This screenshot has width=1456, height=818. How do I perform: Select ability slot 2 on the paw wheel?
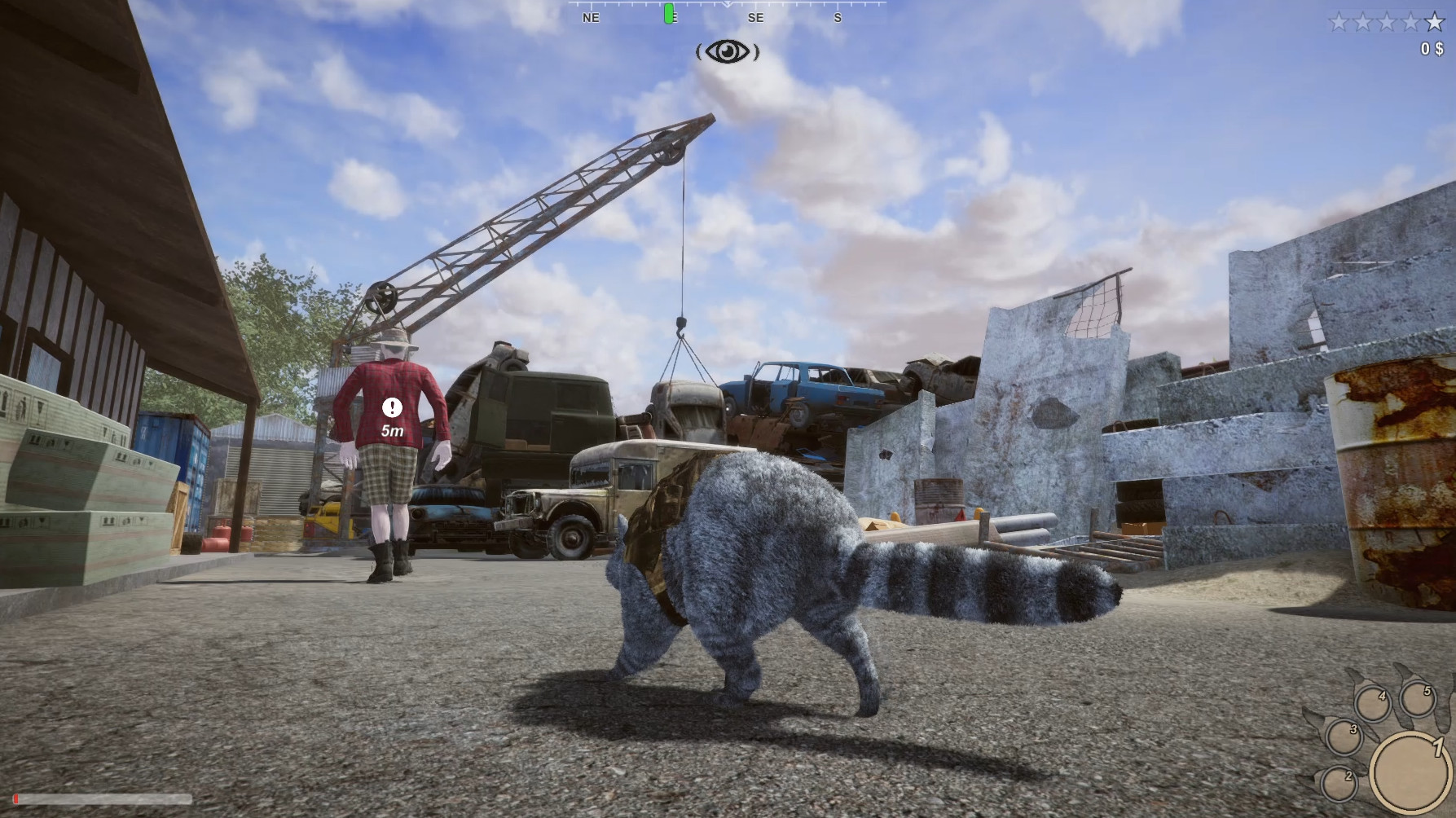tap(1339, 784)
